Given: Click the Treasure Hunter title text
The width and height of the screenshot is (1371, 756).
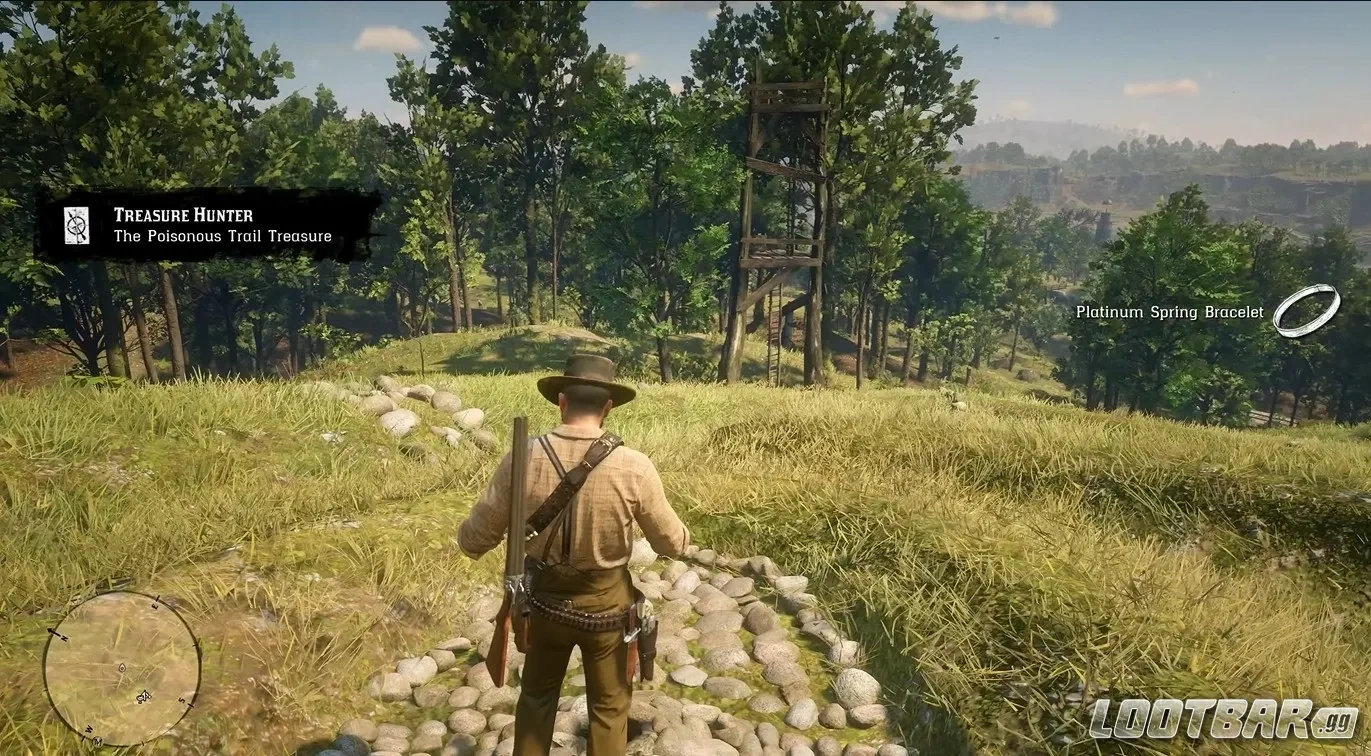Looking at the screenshot, I should click(184, 215).
